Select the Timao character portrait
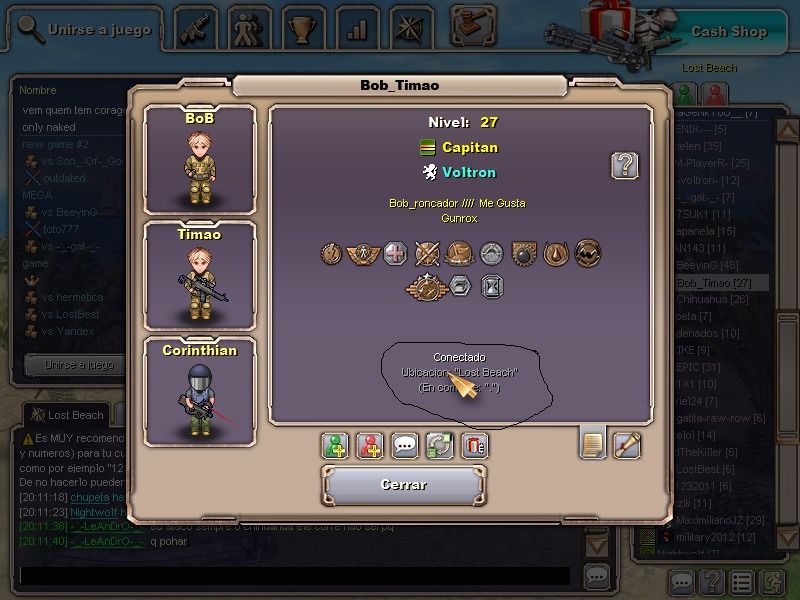This screenshot has height=600, width=800. point(200,275)
